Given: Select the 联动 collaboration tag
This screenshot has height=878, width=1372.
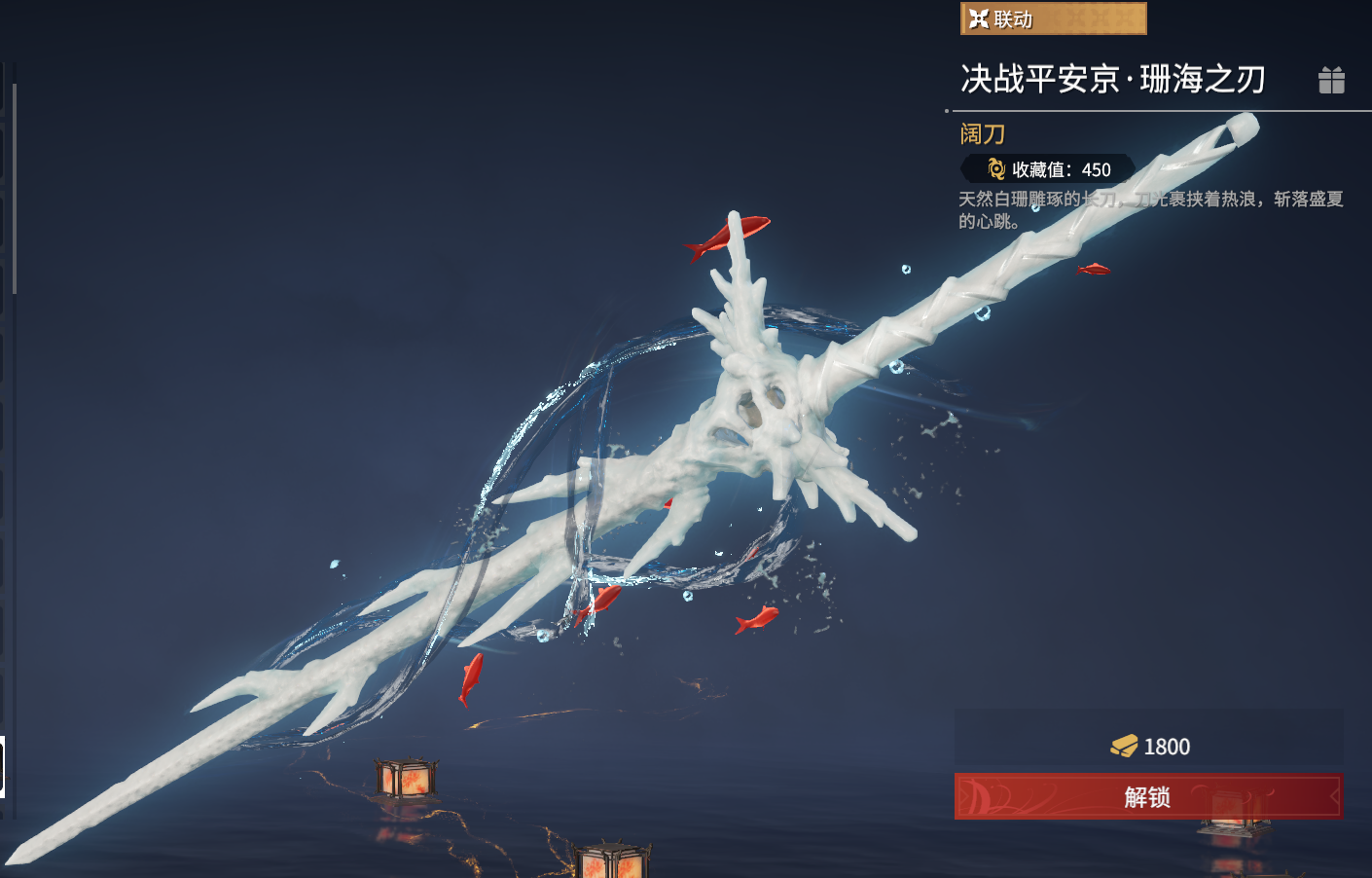Looking at the screenshot, I should pos(1053,18).
